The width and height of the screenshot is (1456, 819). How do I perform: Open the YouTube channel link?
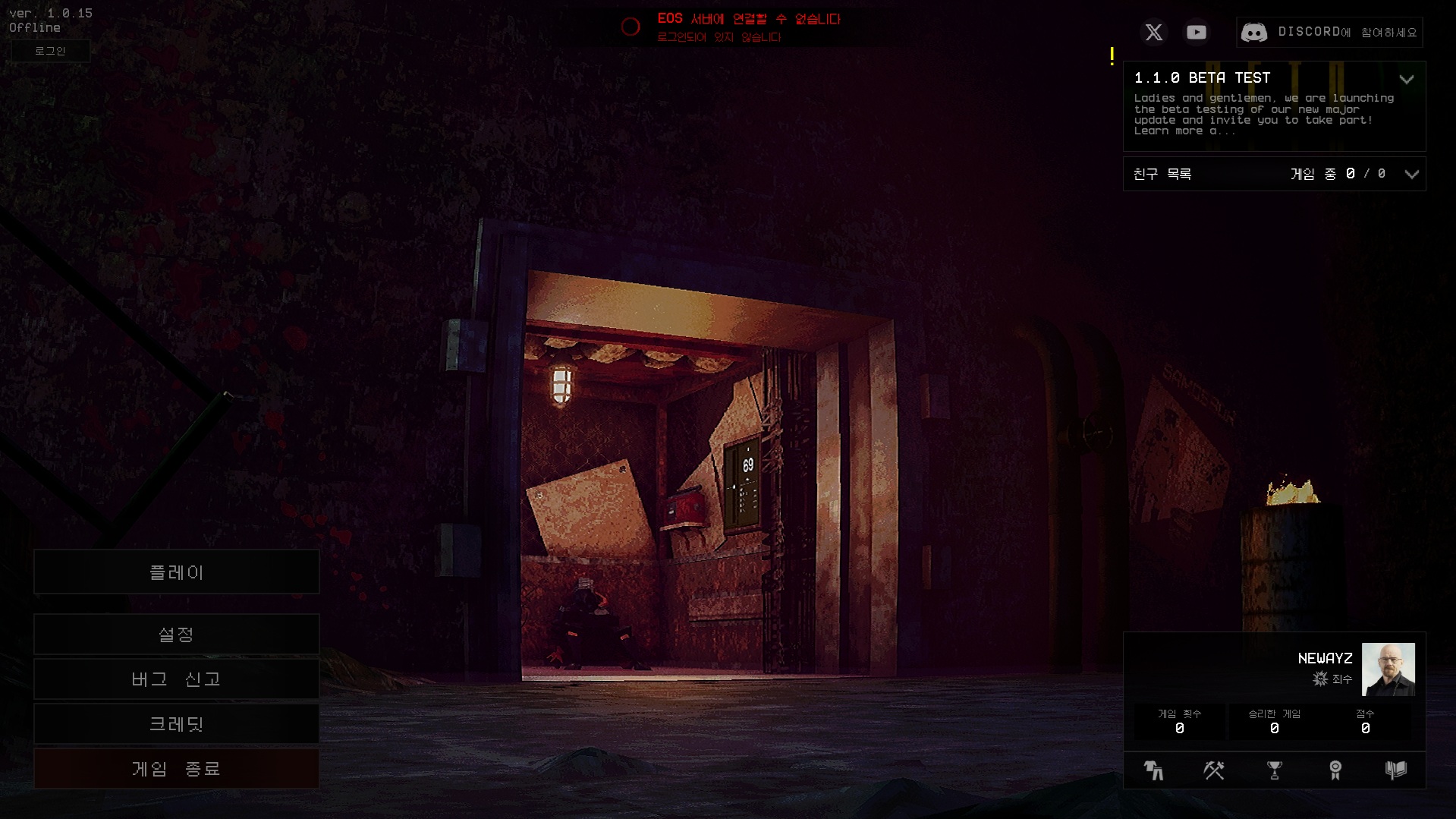[1197, 32]
